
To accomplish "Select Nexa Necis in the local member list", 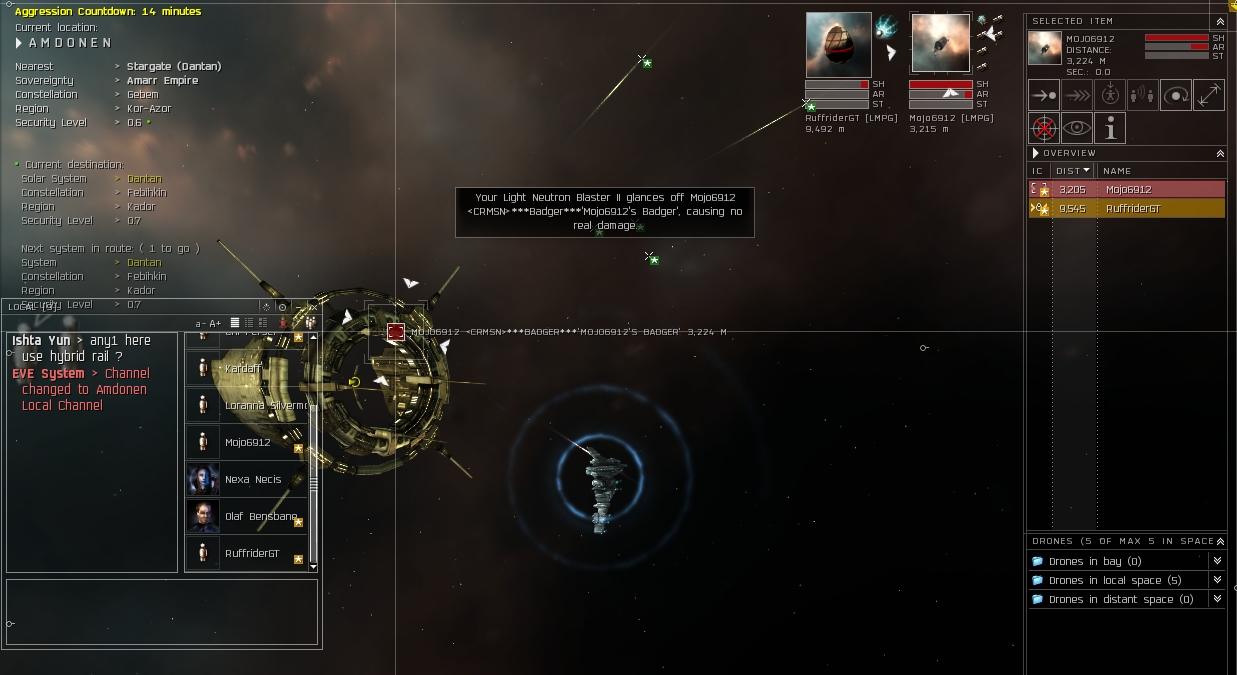I will pos(252,480).
